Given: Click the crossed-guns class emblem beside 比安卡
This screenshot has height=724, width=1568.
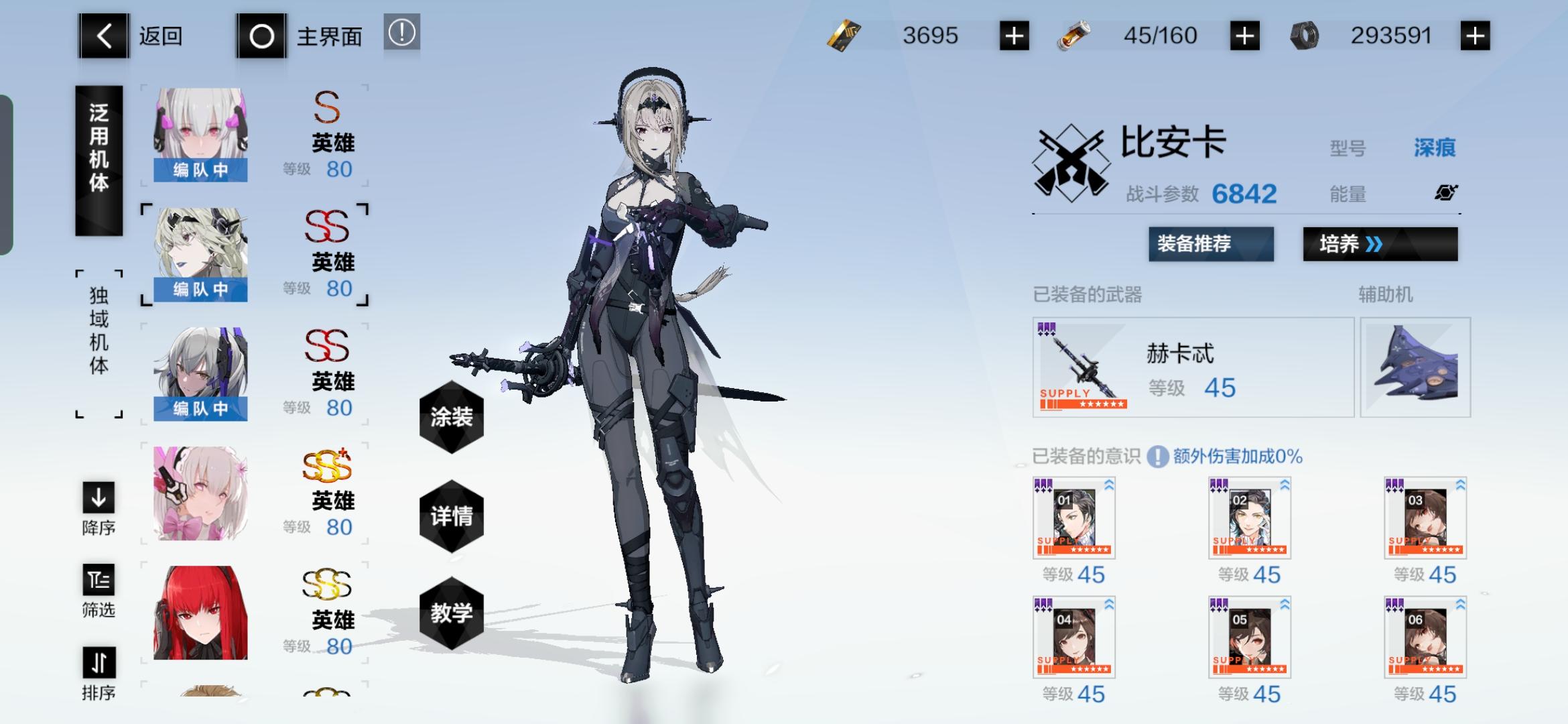Looking at the screenshot, I should [1070, 163].
